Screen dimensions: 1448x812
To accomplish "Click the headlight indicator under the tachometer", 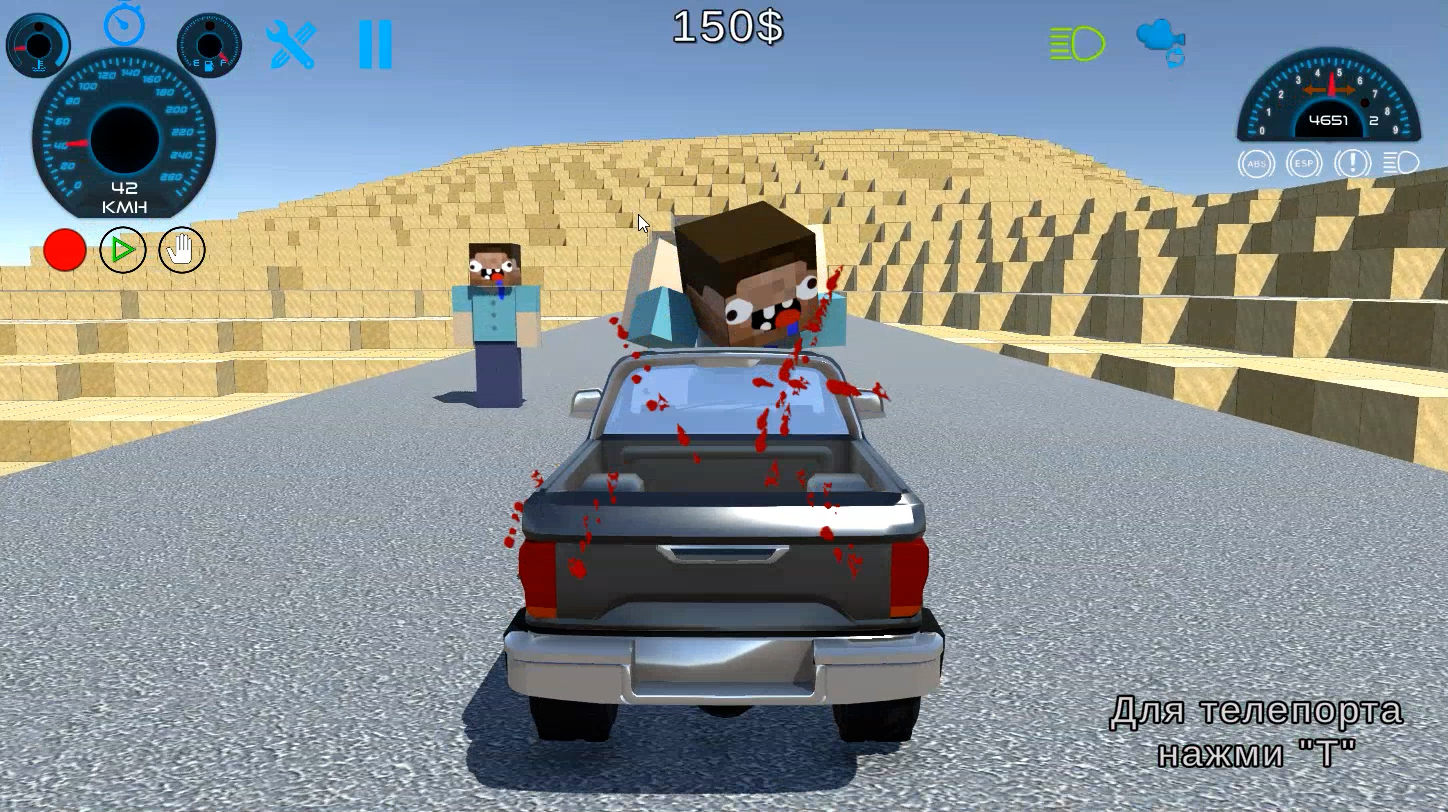I will point(1401,163).
